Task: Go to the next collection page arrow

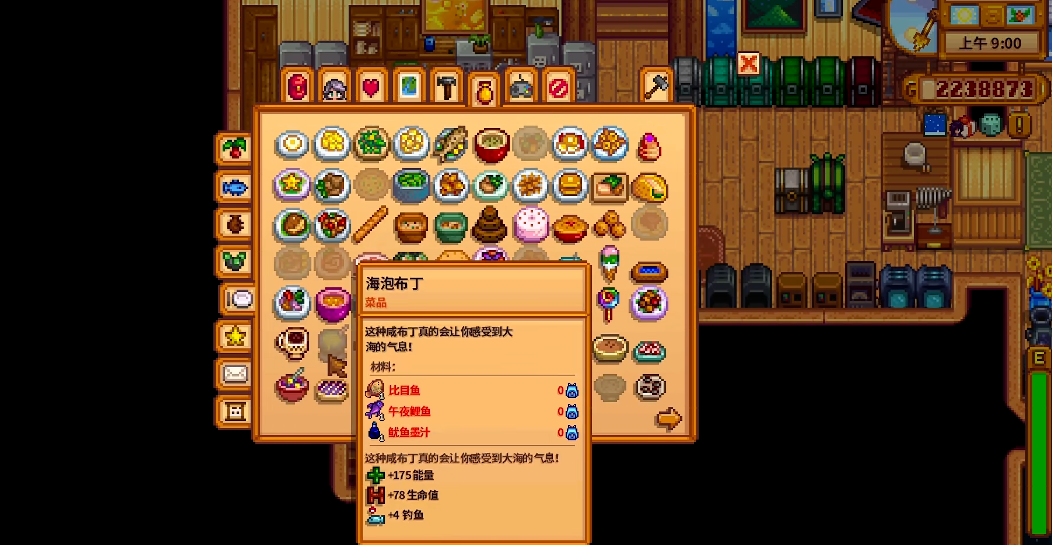Action: pos(668,419)
